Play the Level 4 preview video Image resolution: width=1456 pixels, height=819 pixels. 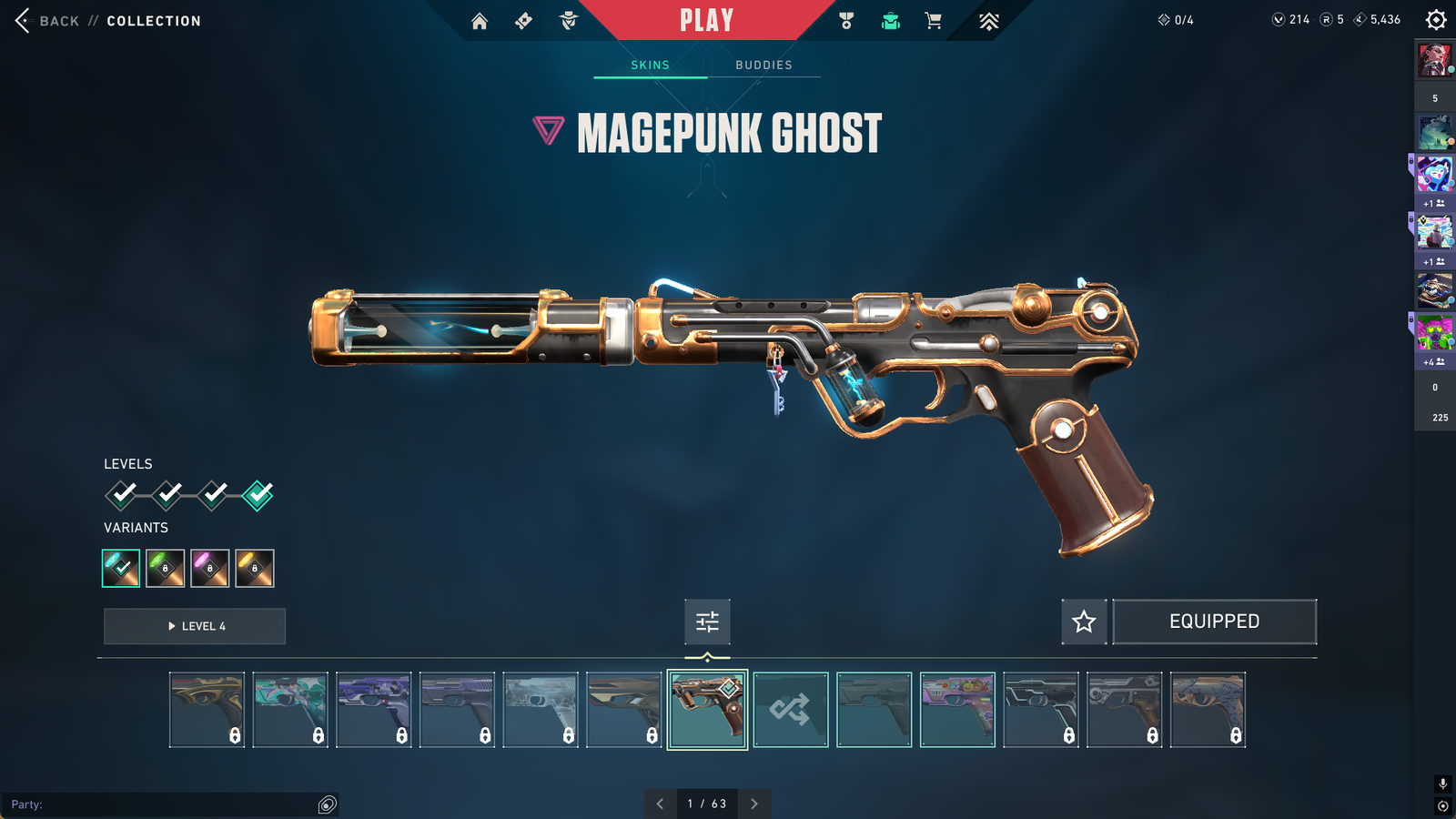[195, 626]
